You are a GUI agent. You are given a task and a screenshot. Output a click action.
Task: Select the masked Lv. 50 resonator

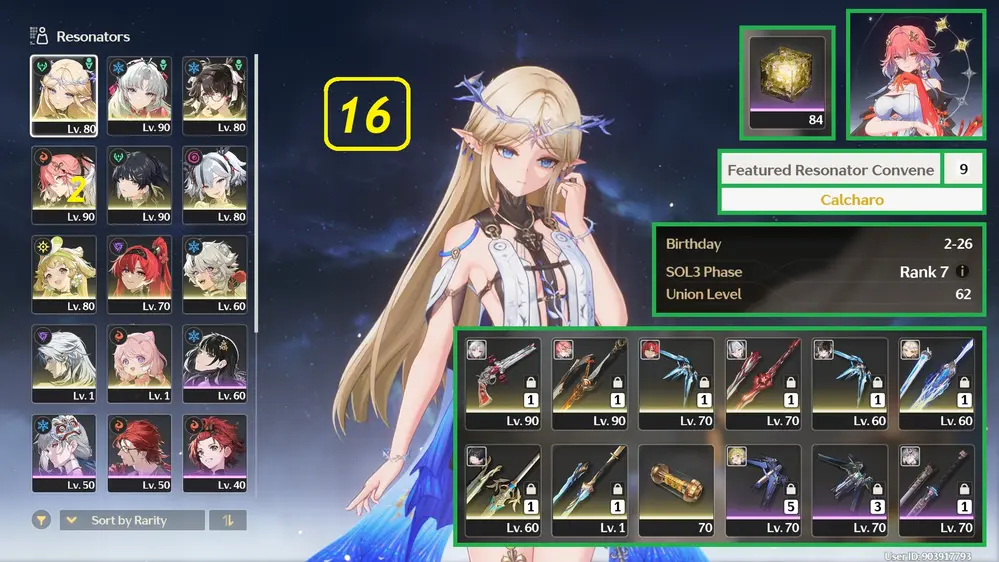(64, 453)
